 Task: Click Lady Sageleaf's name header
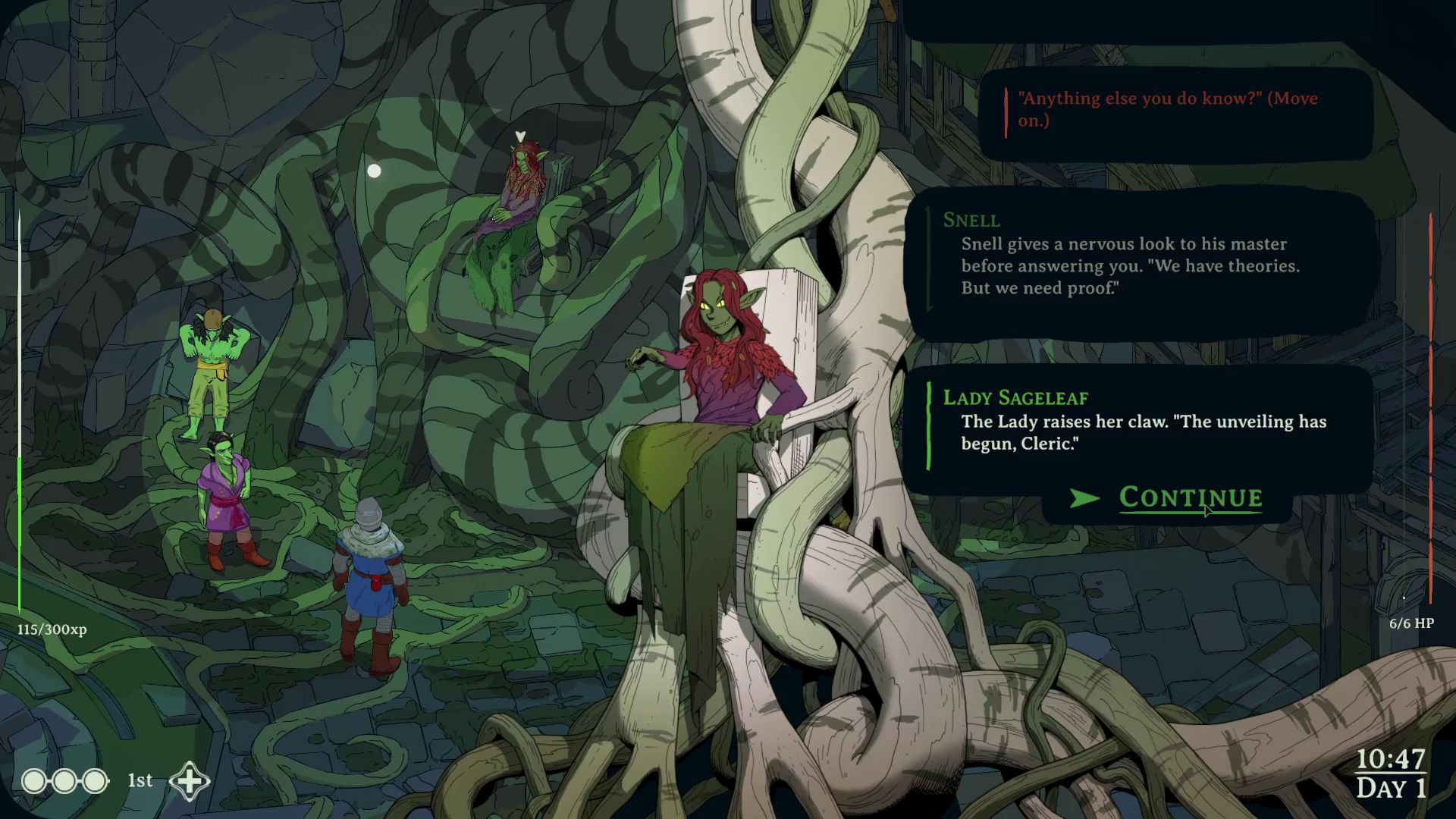pyautogui.click(x=1015, y=397)
